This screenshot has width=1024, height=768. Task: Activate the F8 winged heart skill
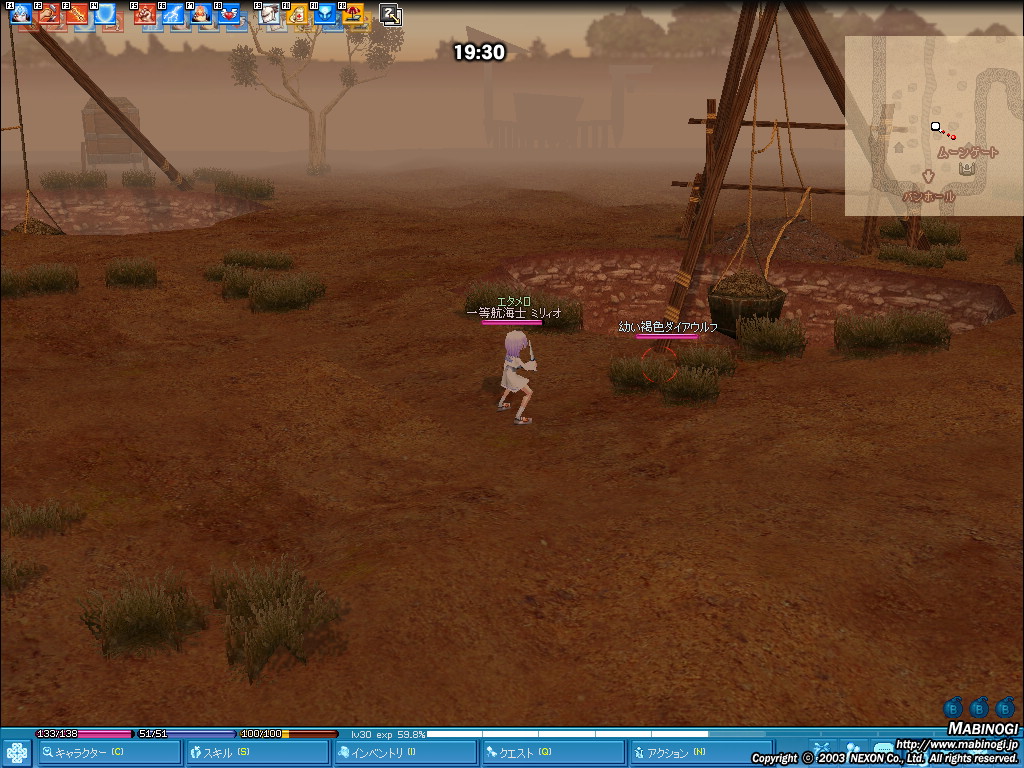point(229,14)
